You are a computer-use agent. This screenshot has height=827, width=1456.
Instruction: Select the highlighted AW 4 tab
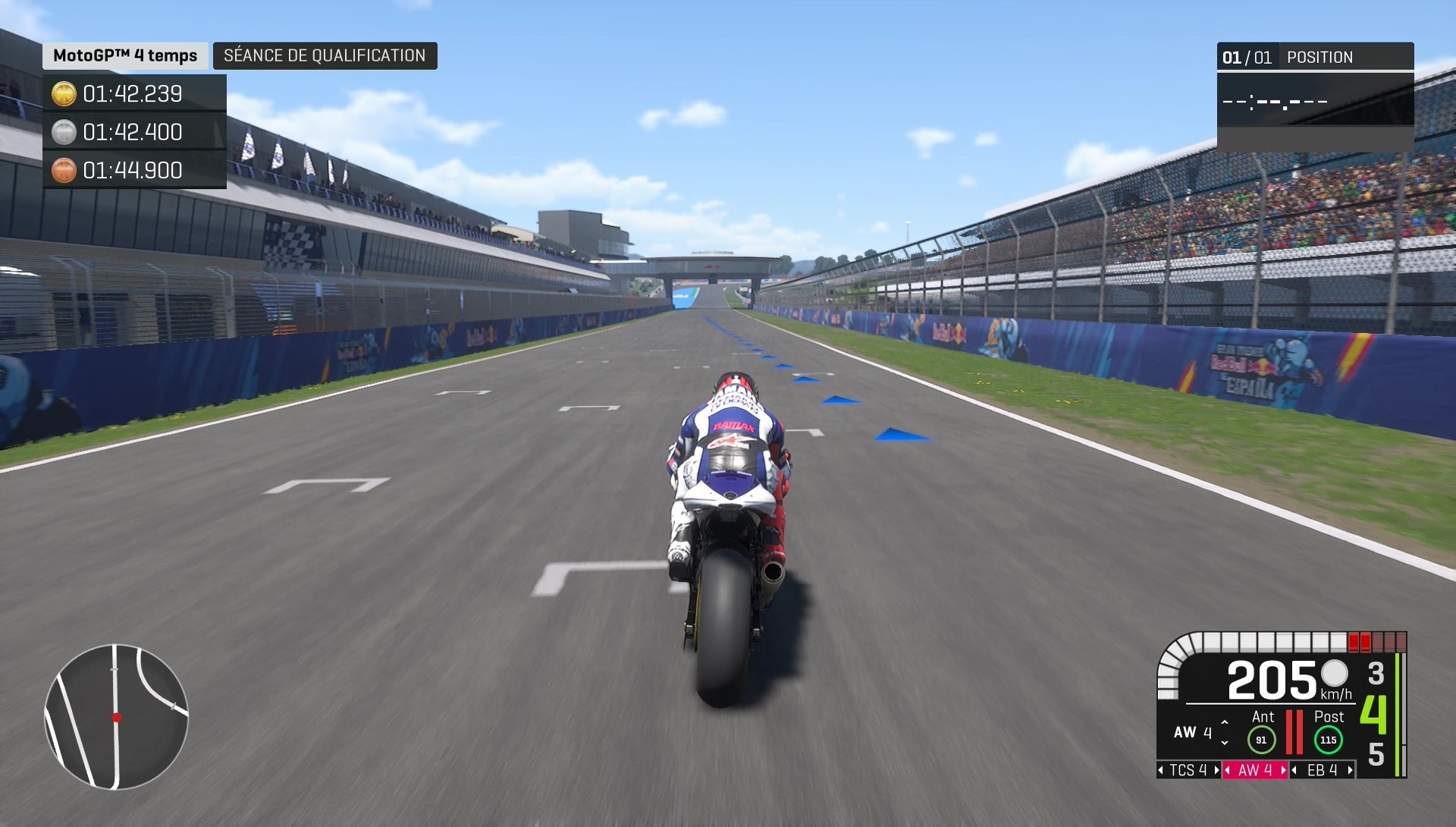click(1255, 770)
